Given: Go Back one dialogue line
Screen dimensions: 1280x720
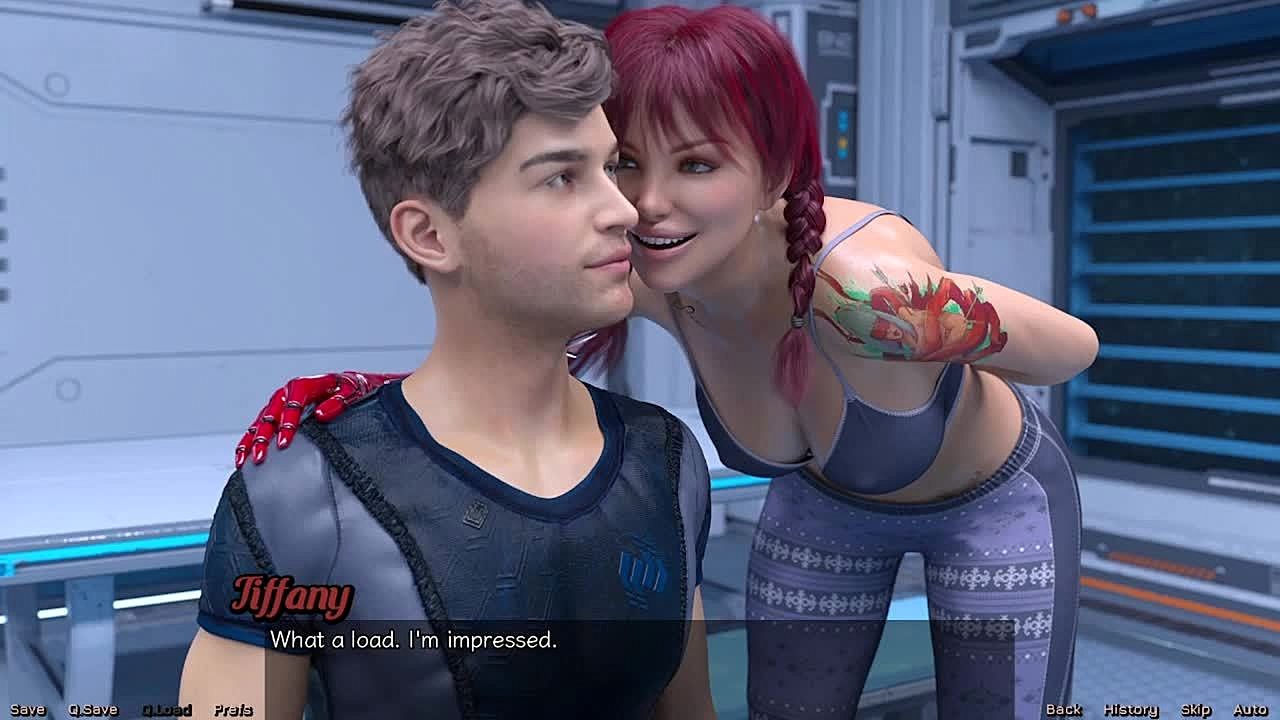Looking at the screenshot, I should click(x=1063, y=710).
